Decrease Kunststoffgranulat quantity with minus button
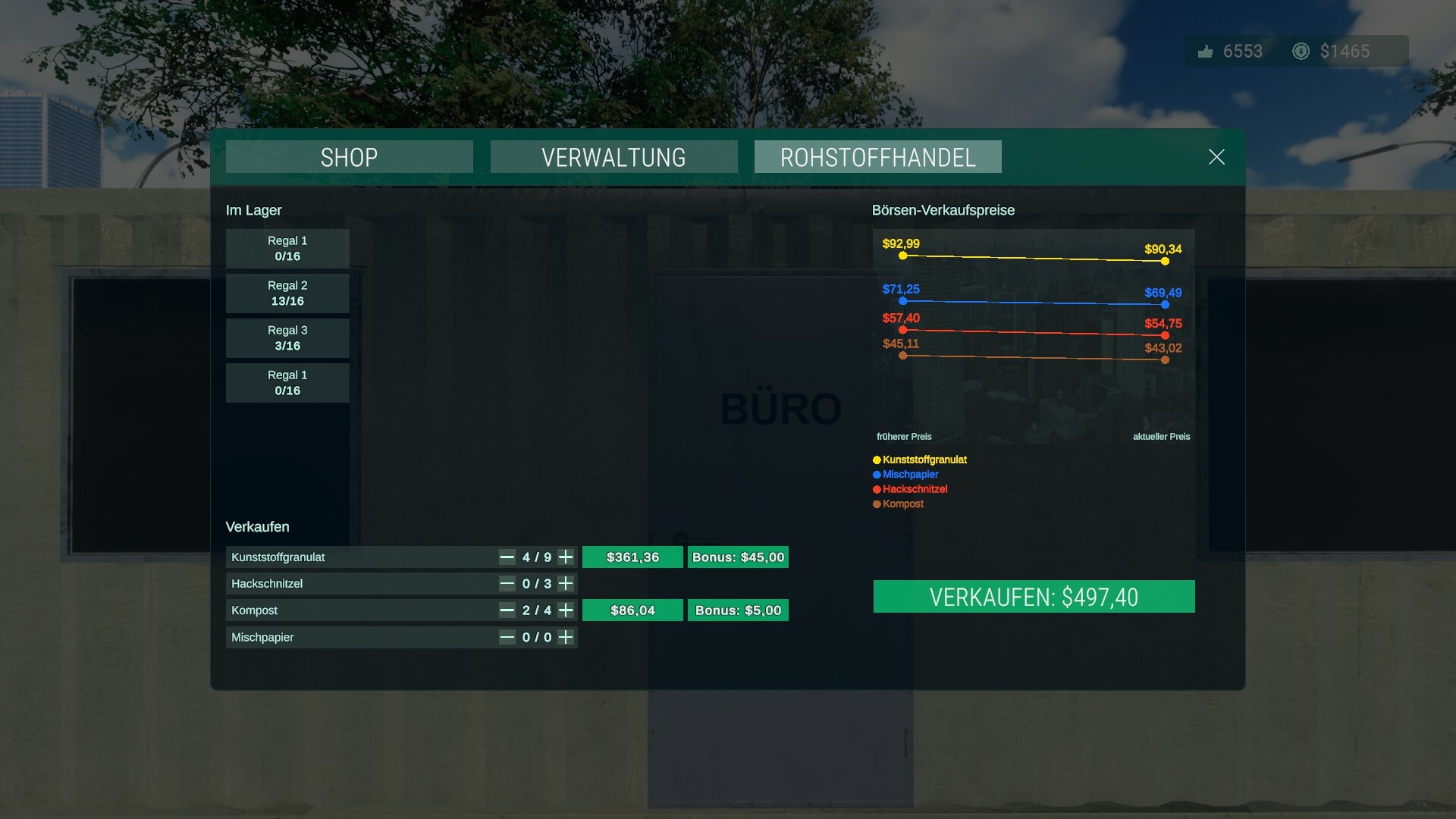The image size is (1456, 819). (507, 557)
